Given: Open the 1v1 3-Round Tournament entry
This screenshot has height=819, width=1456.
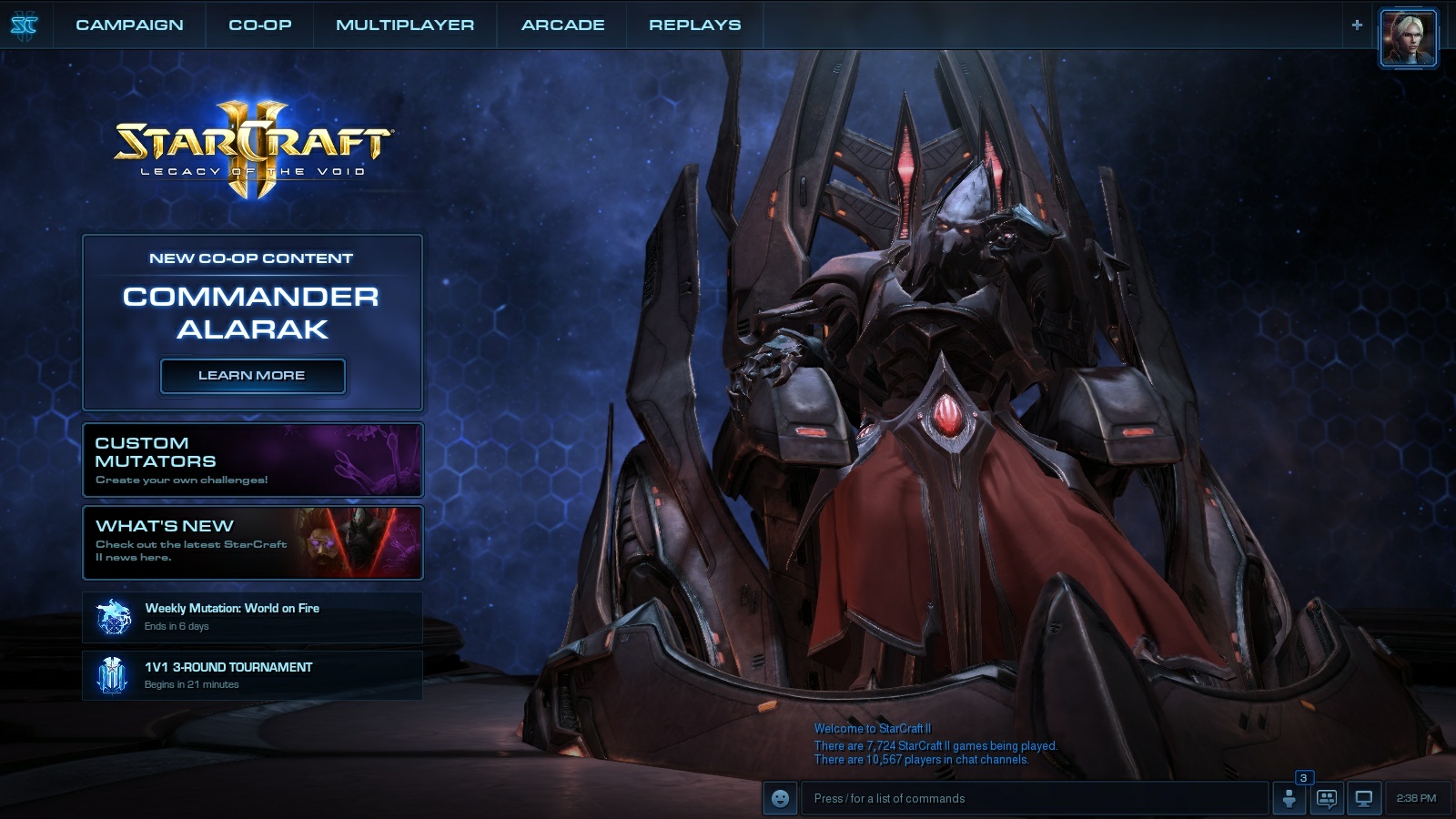Looking at the screenshot, I should (x=252, y=675).
